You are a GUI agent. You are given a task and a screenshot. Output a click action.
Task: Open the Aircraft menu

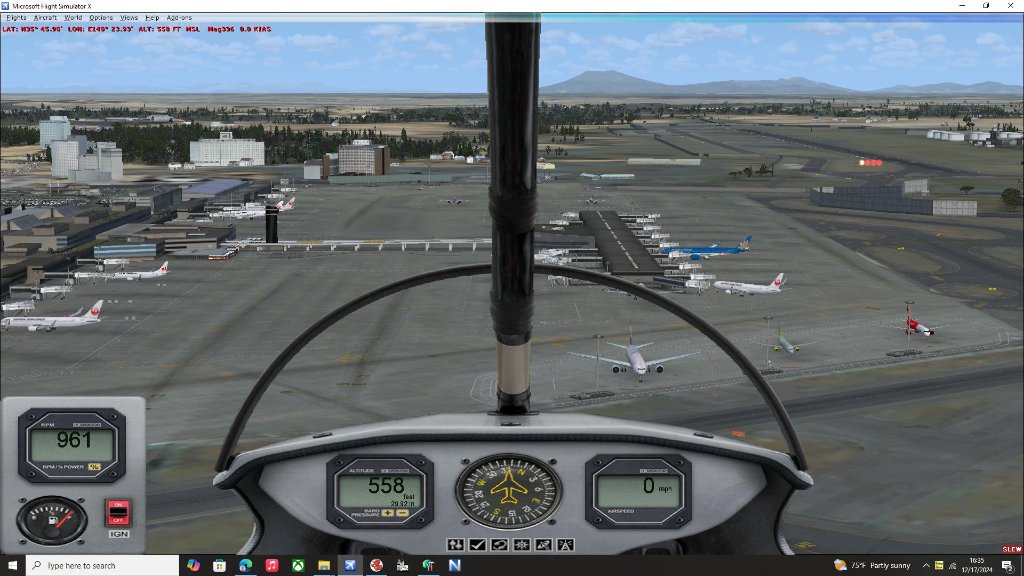pos(45,18)
